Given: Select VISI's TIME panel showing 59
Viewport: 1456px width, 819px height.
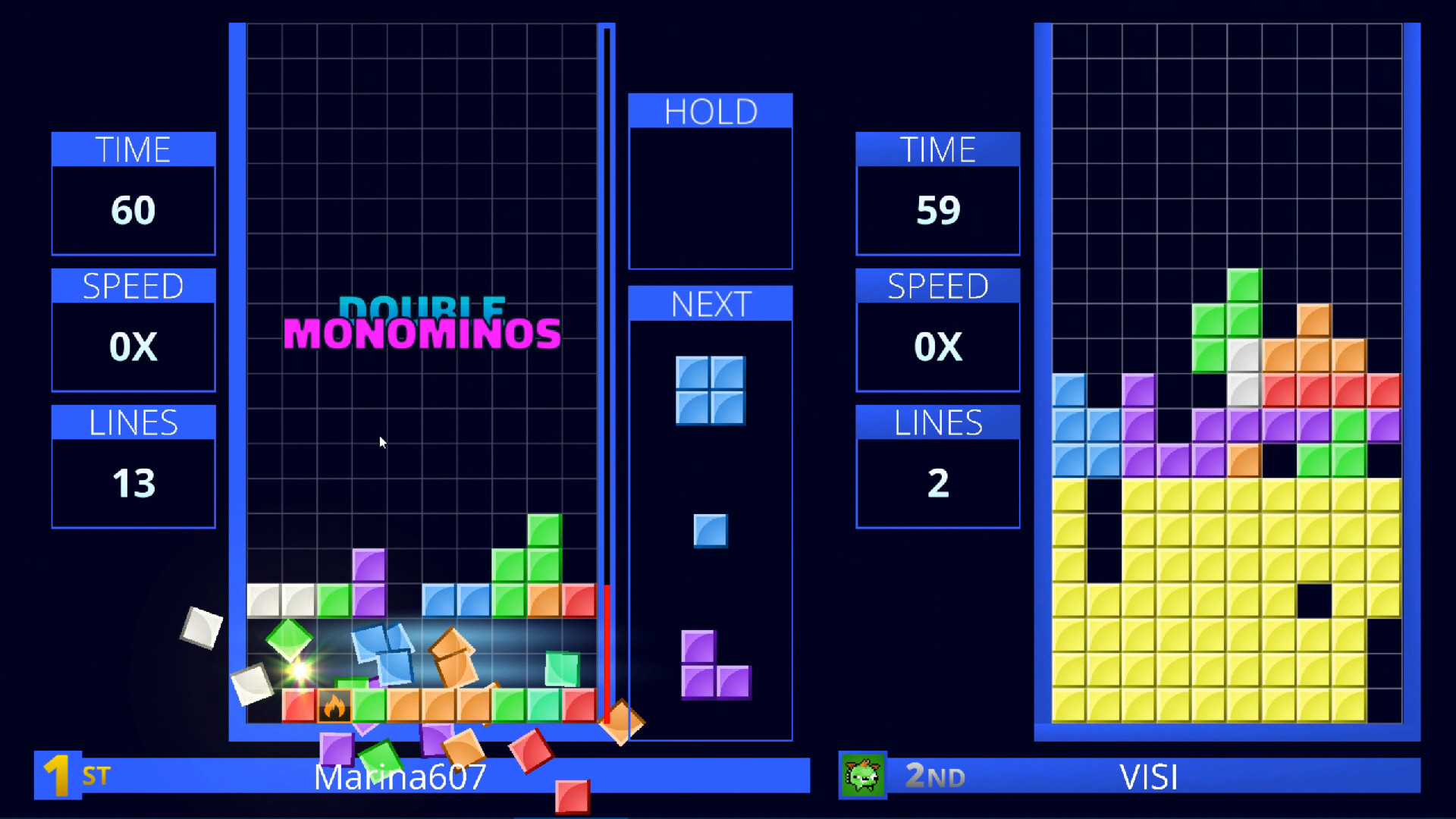Looking at the screenshot, I should [938, 210].
